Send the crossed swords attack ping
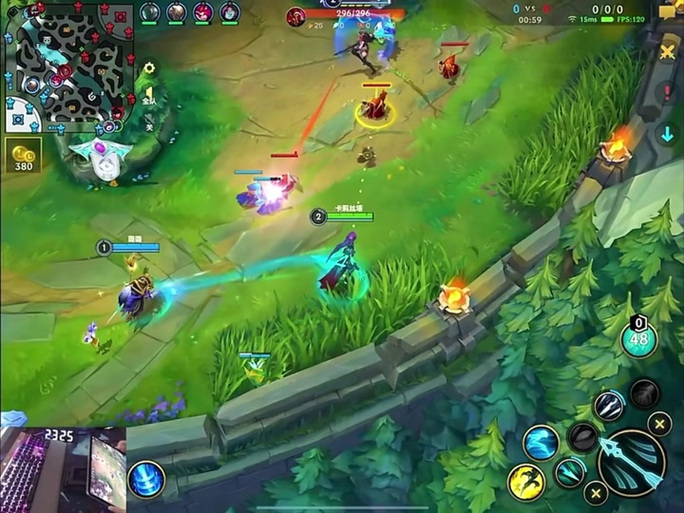Viewport: 684px width, 513px height. 668,52
